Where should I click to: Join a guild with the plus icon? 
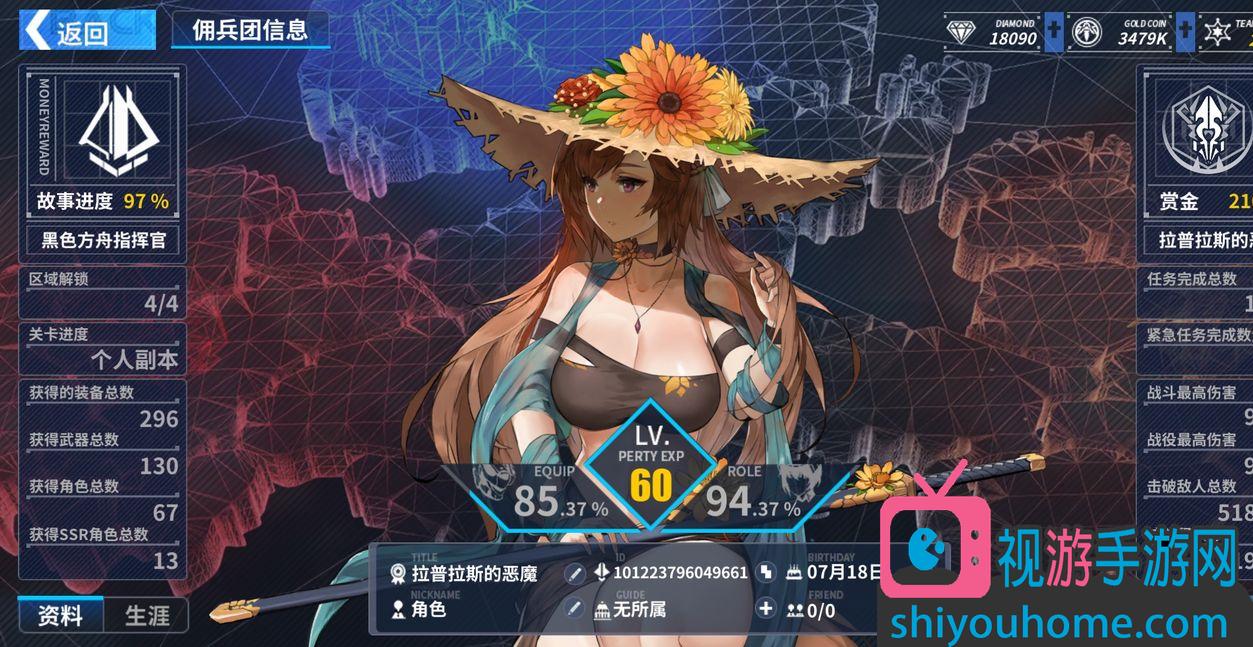[x=766, y=608]
